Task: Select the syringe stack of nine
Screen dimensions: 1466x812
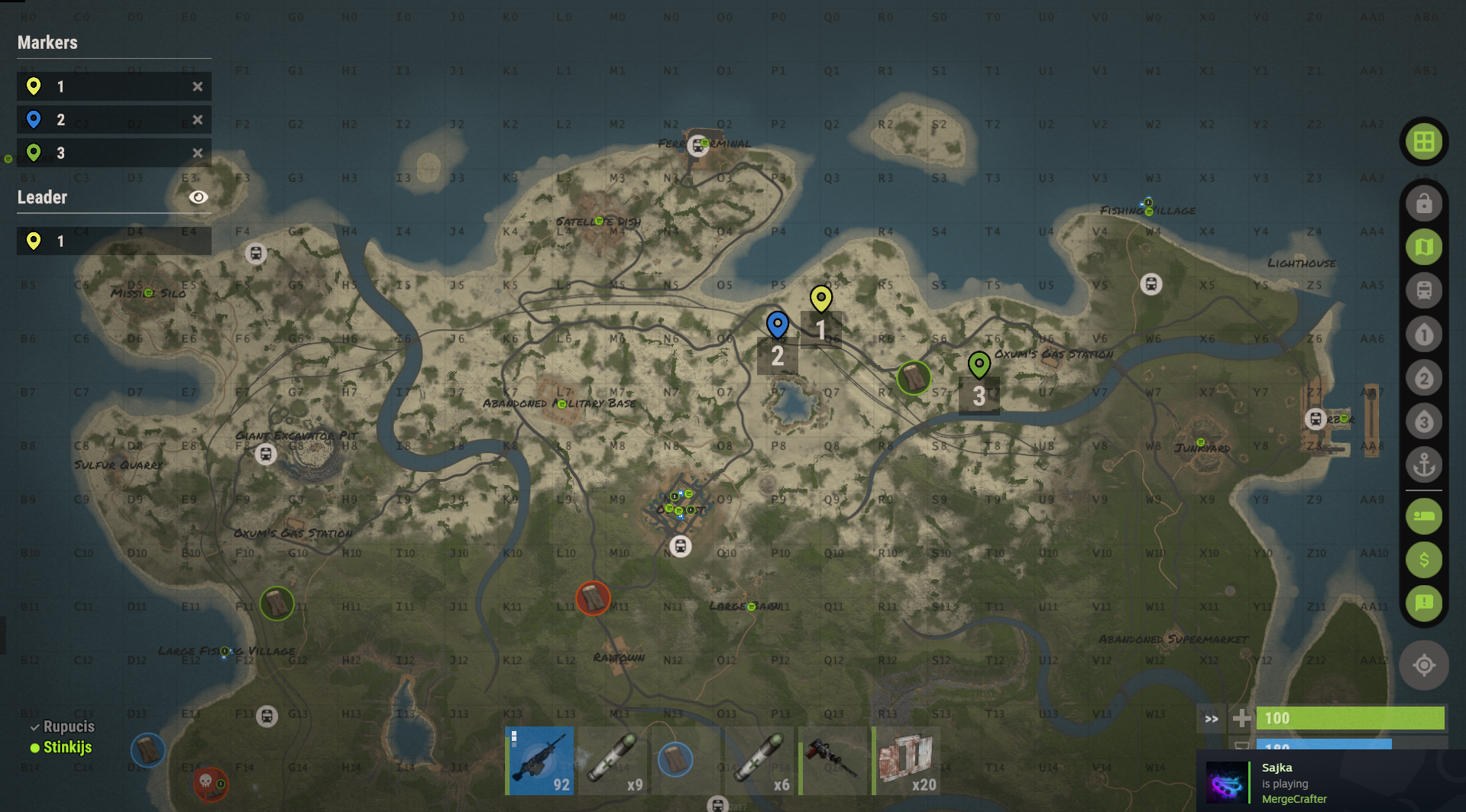Action: coord(613,761)
